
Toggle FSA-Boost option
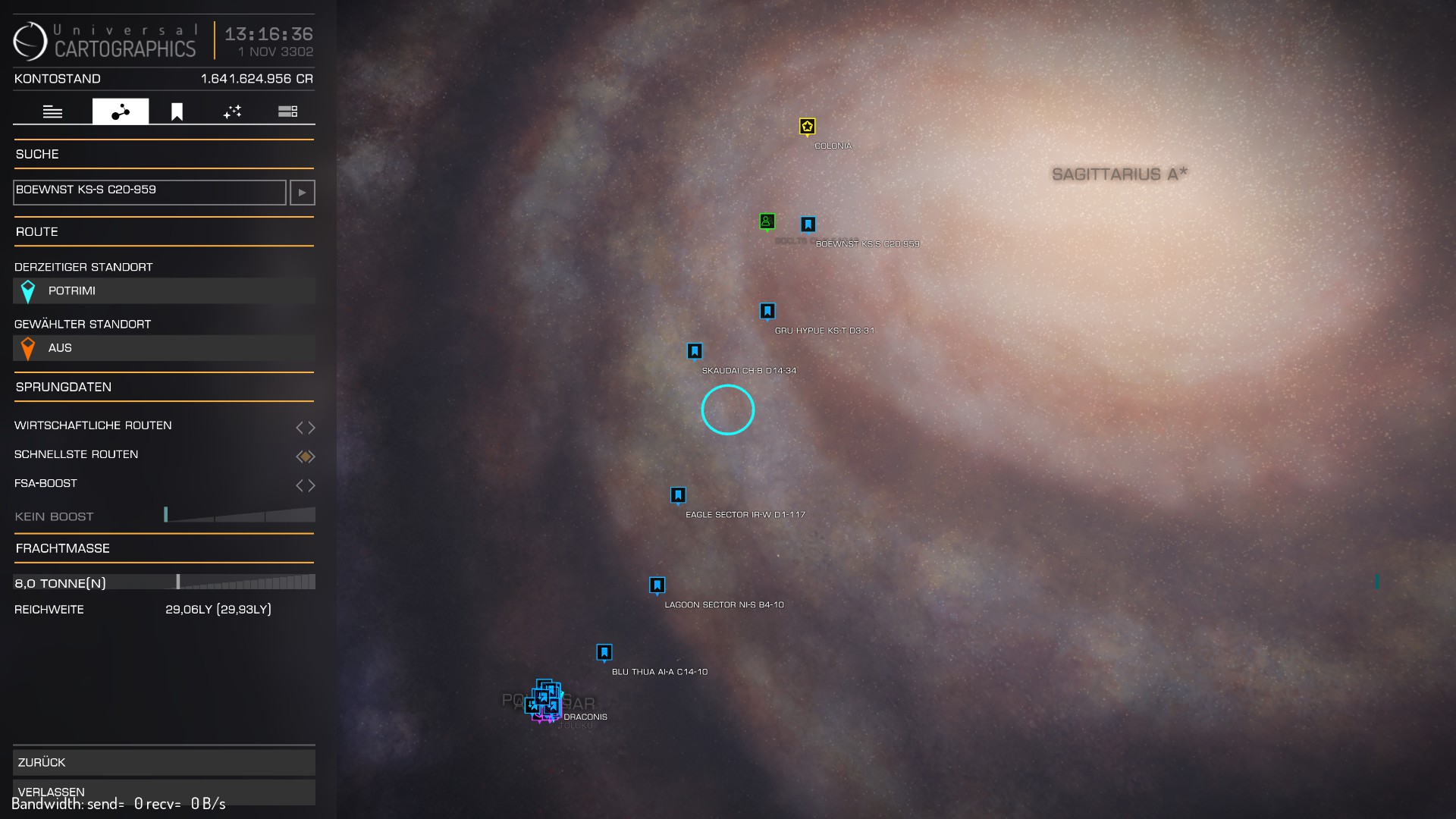pos(305,485)
